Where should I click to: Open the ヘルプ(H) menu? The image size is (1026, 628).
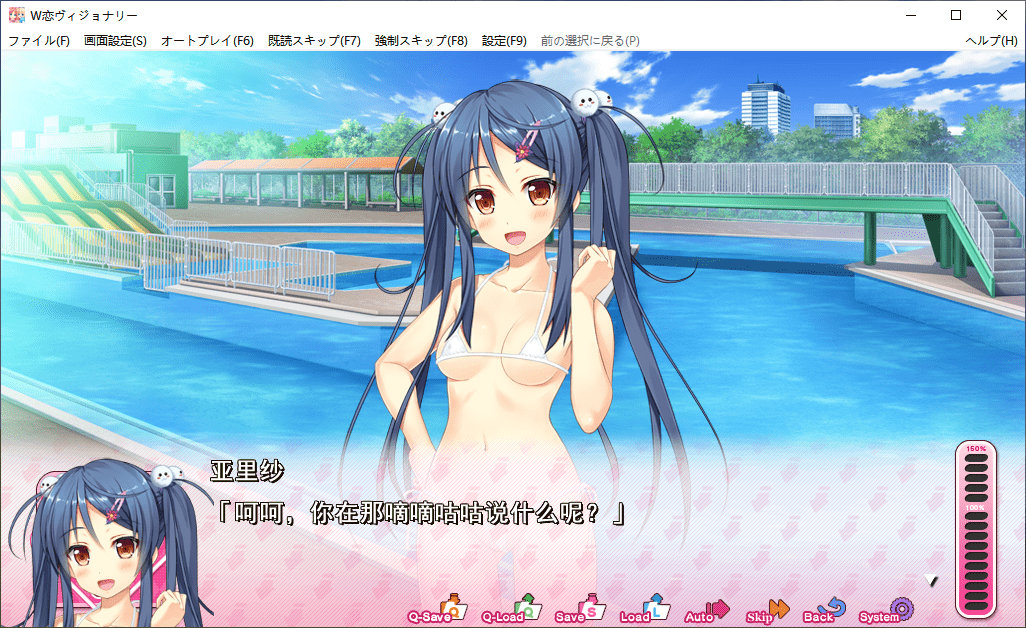pos(991,41)
